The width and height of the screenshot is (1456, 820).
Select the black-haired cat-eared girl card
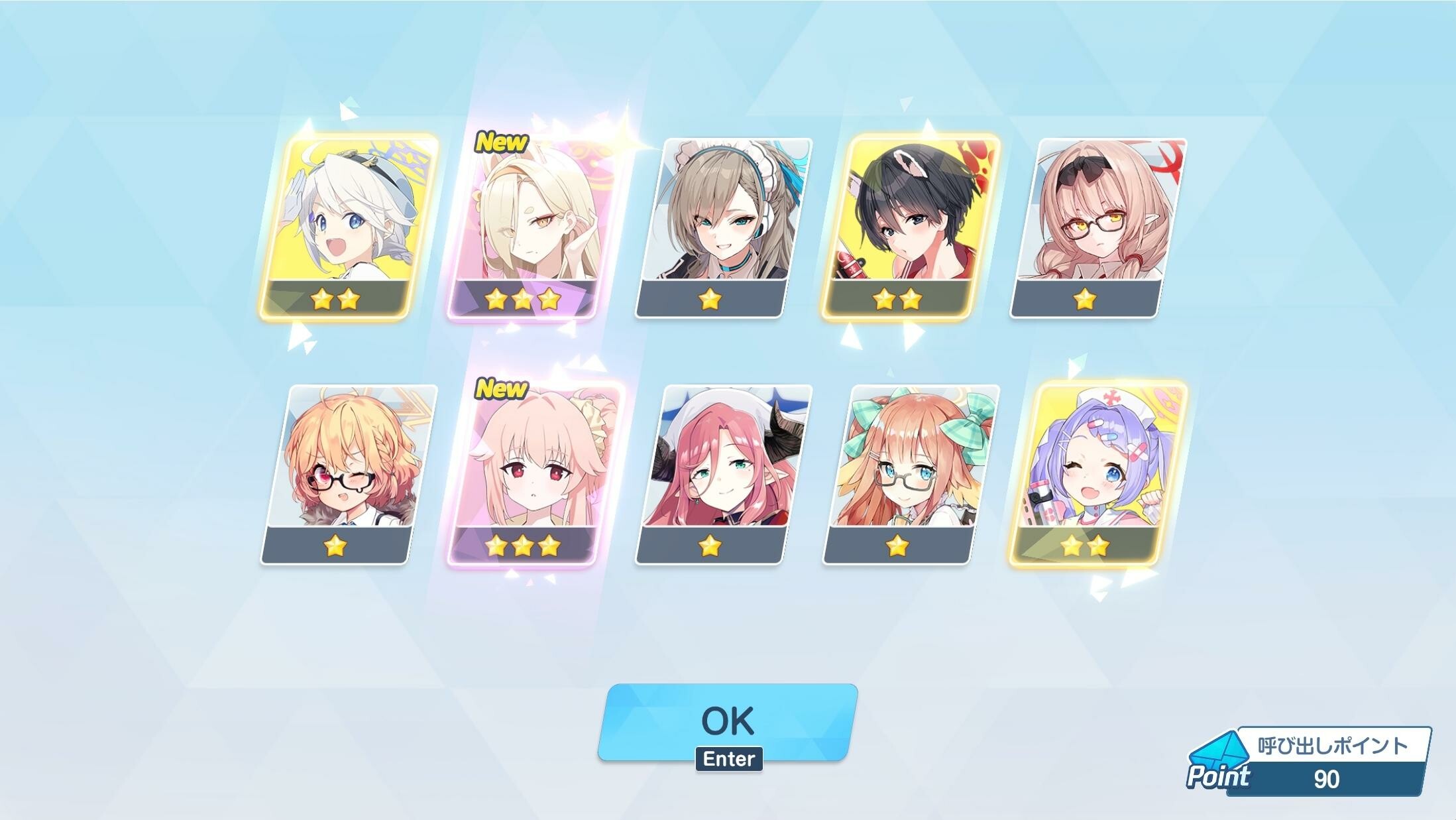point(910,225)
